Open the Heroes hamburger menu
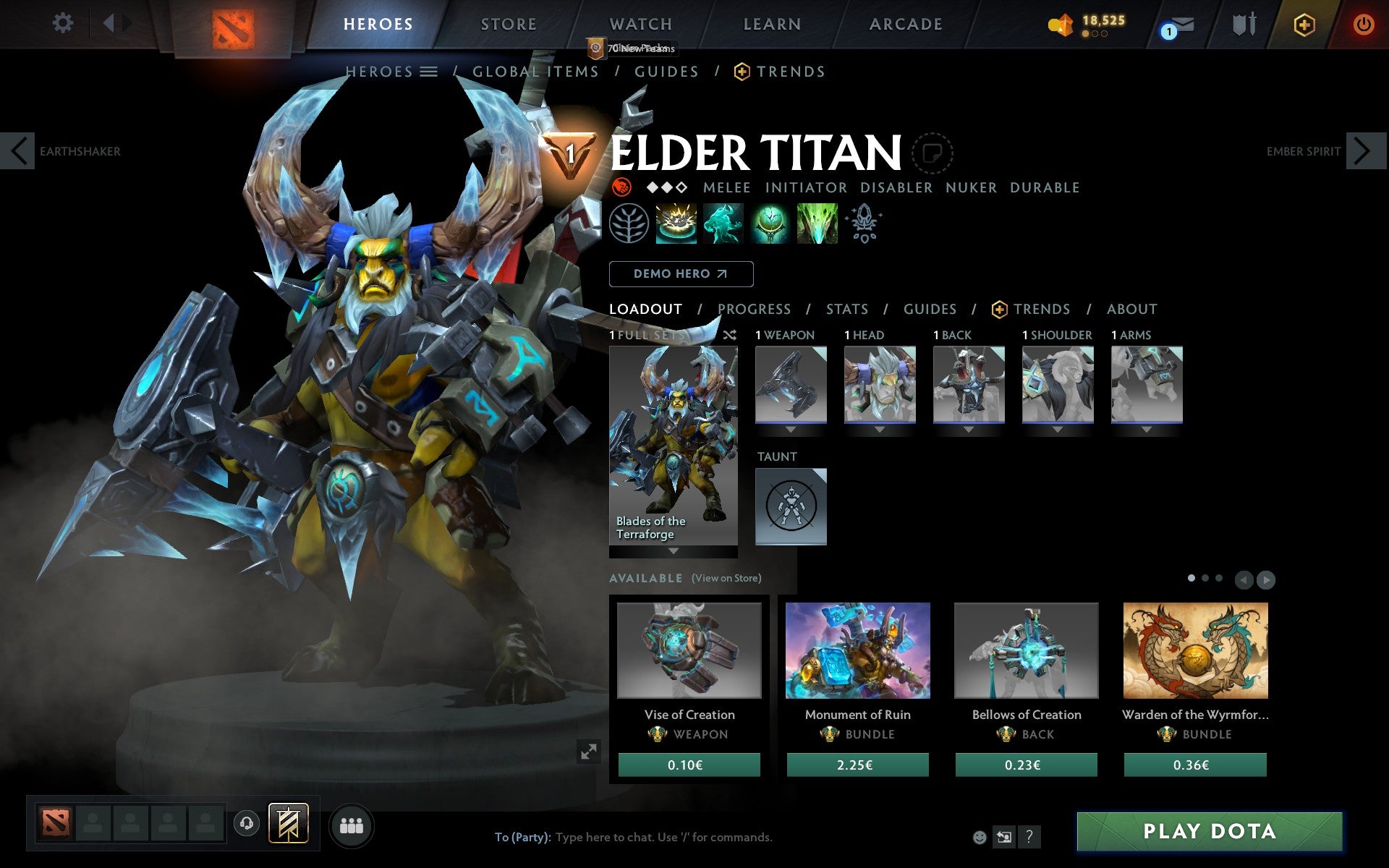Viewport: 1389px width, 868px height. 429,72
